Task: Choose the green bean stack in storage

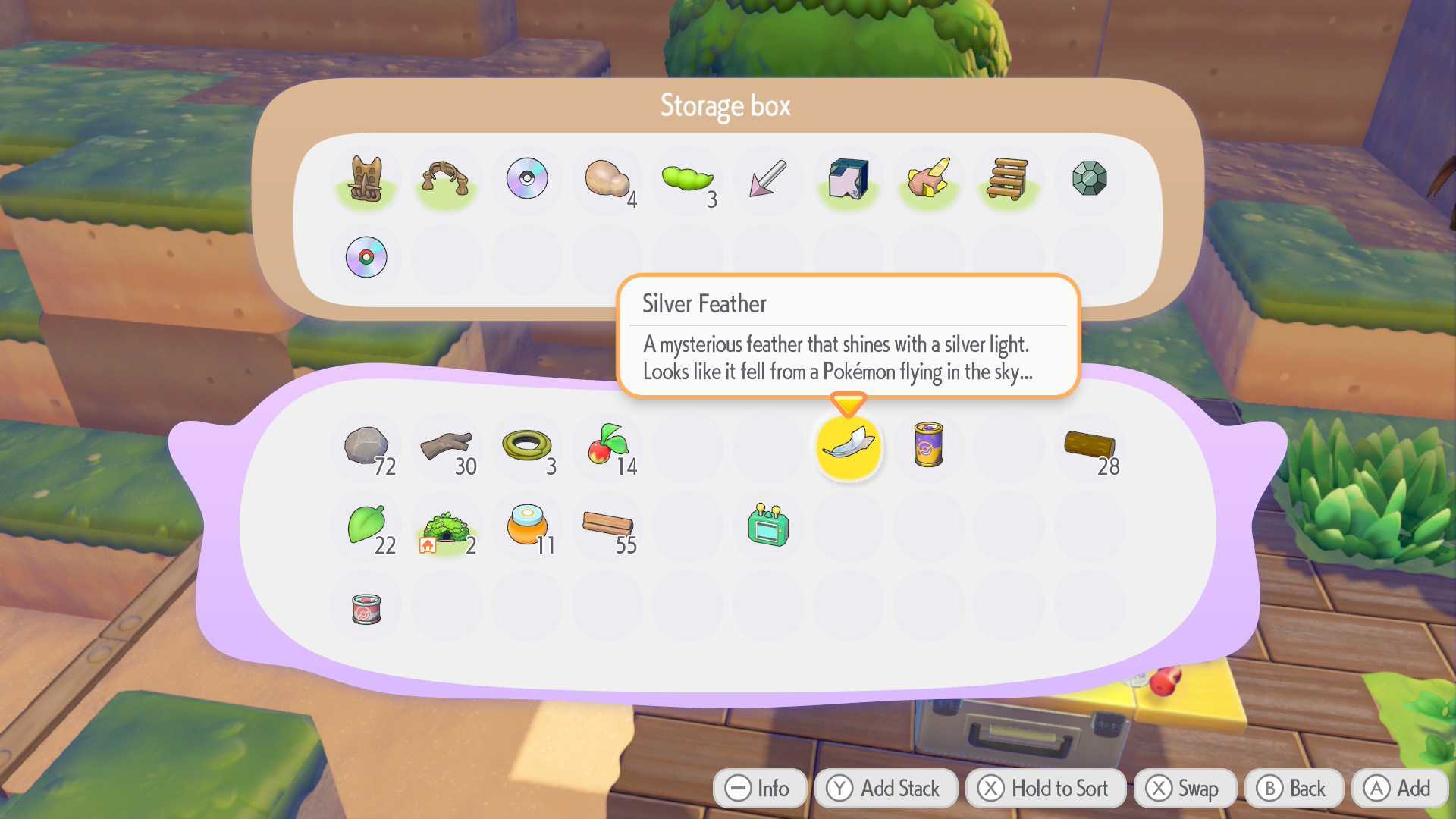Action: pyautogui.click(x=686, y=180)
